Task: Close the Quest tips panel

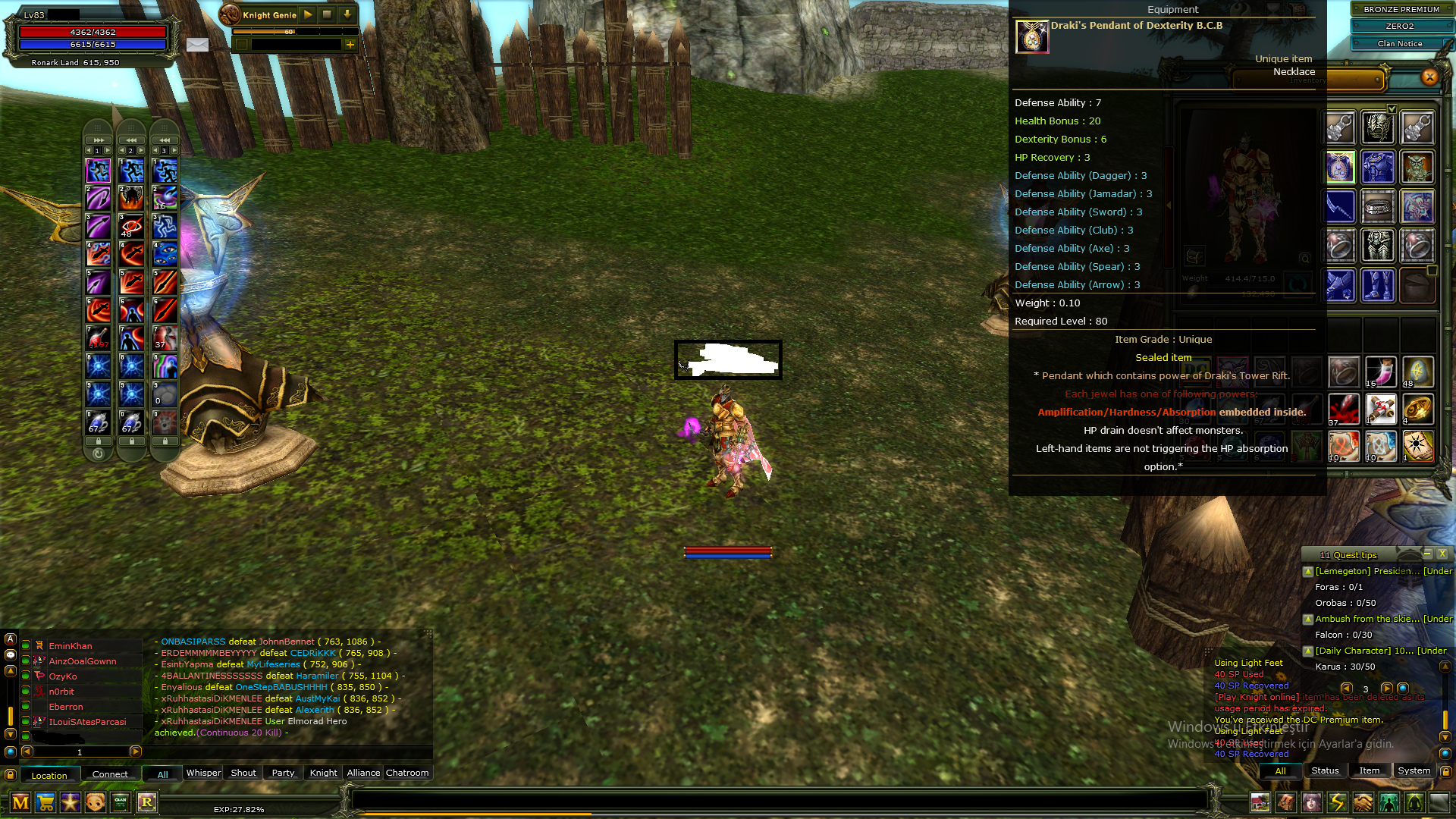Action: point(1442,554)
